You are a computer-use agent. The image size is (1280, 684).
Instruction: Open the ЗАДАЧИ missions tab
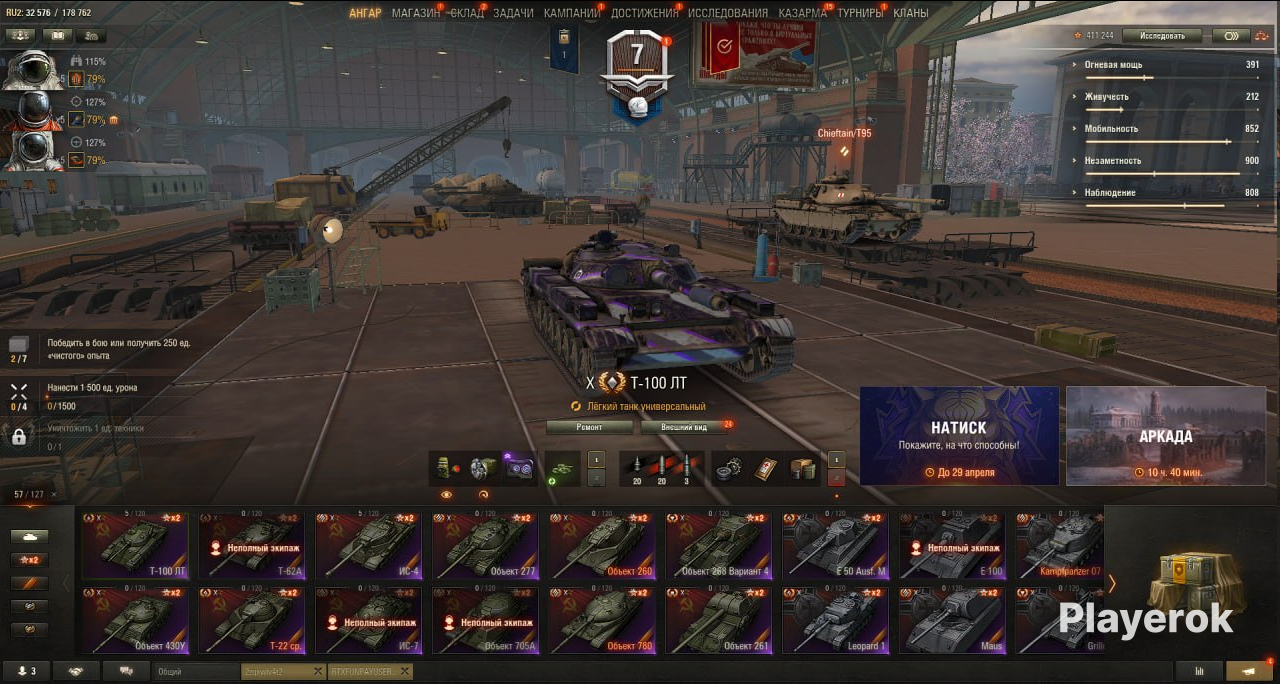click(513, 13)
